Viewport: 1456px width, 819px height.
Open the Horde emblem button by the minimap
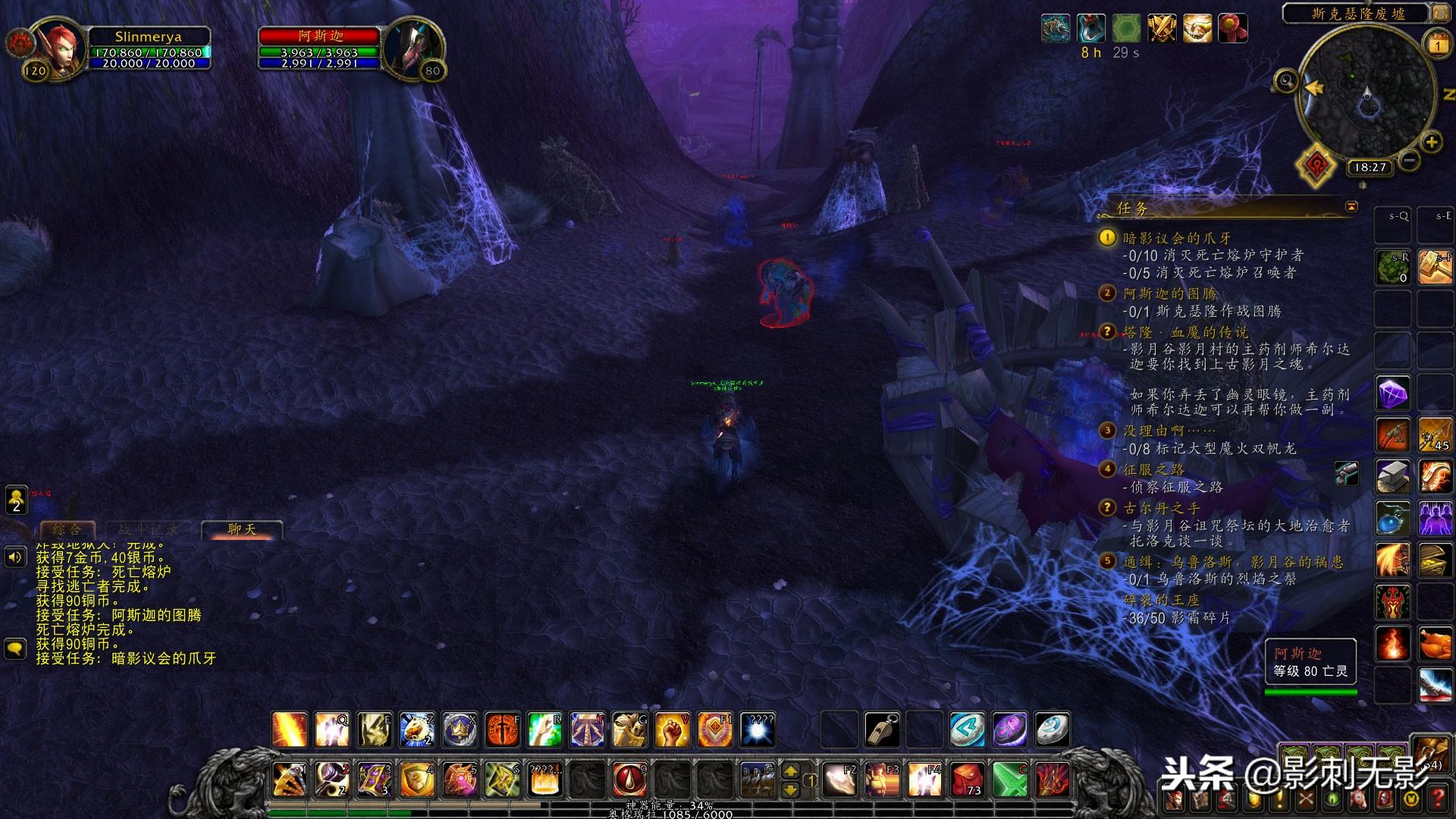1315,165
